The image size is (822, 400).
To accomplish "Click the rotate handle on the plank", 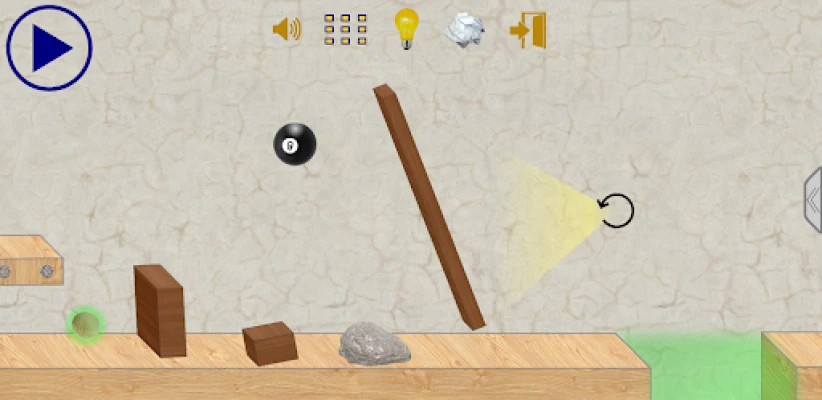I will 616,210.
